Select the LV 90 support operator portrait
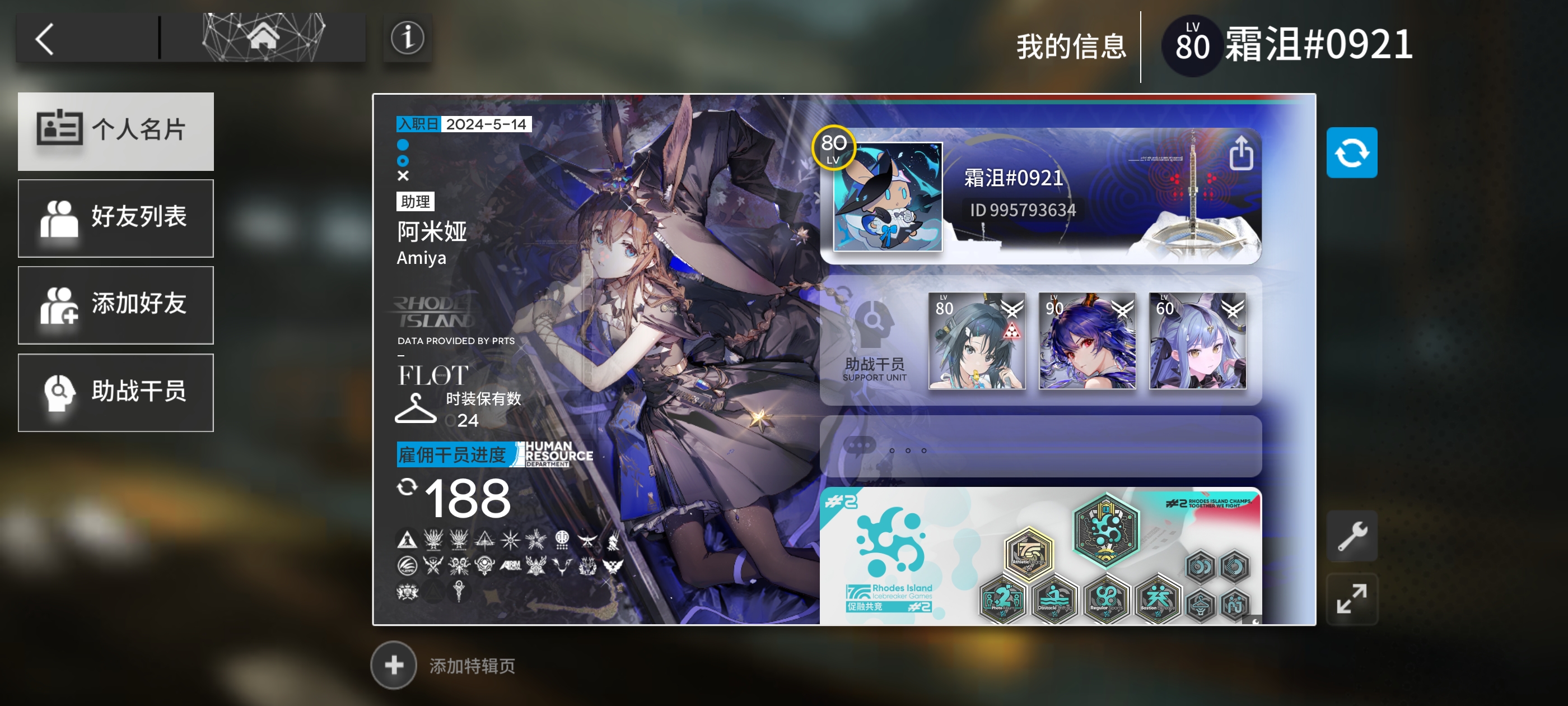The width and height of the screenshot is (1568, 706). tap(1086, 342)
